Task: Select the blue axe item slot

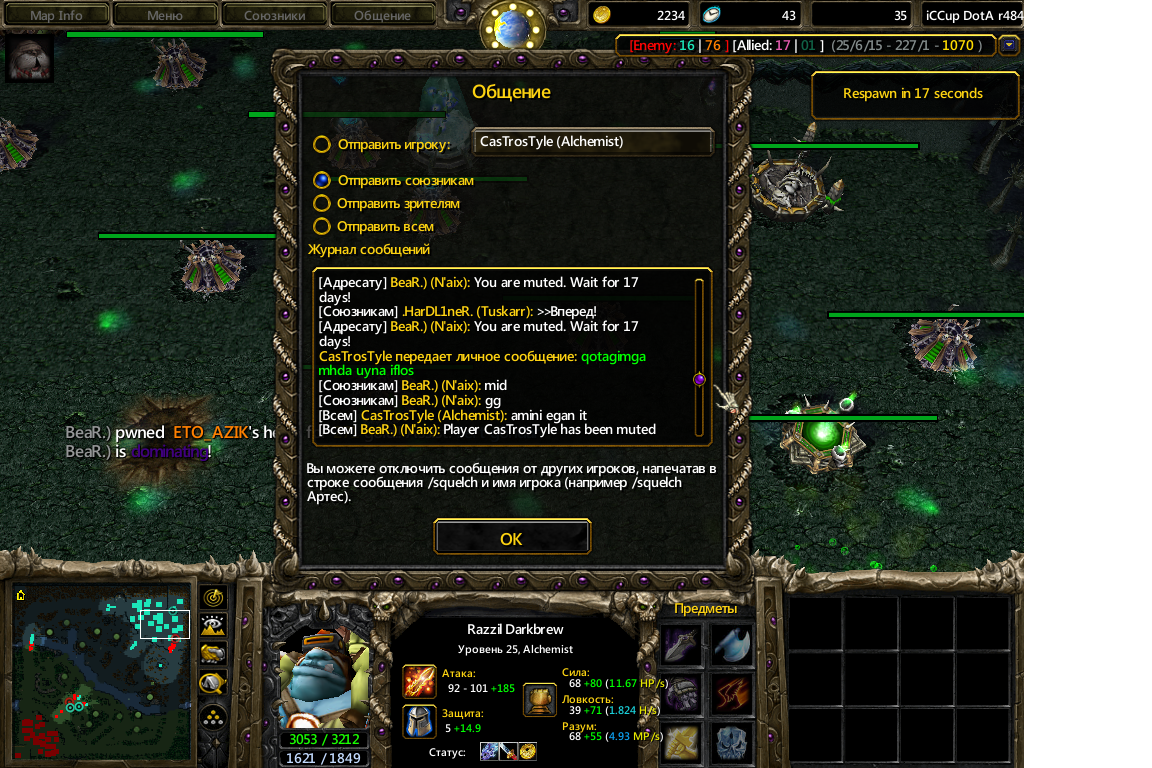Action: click(733, 644)
